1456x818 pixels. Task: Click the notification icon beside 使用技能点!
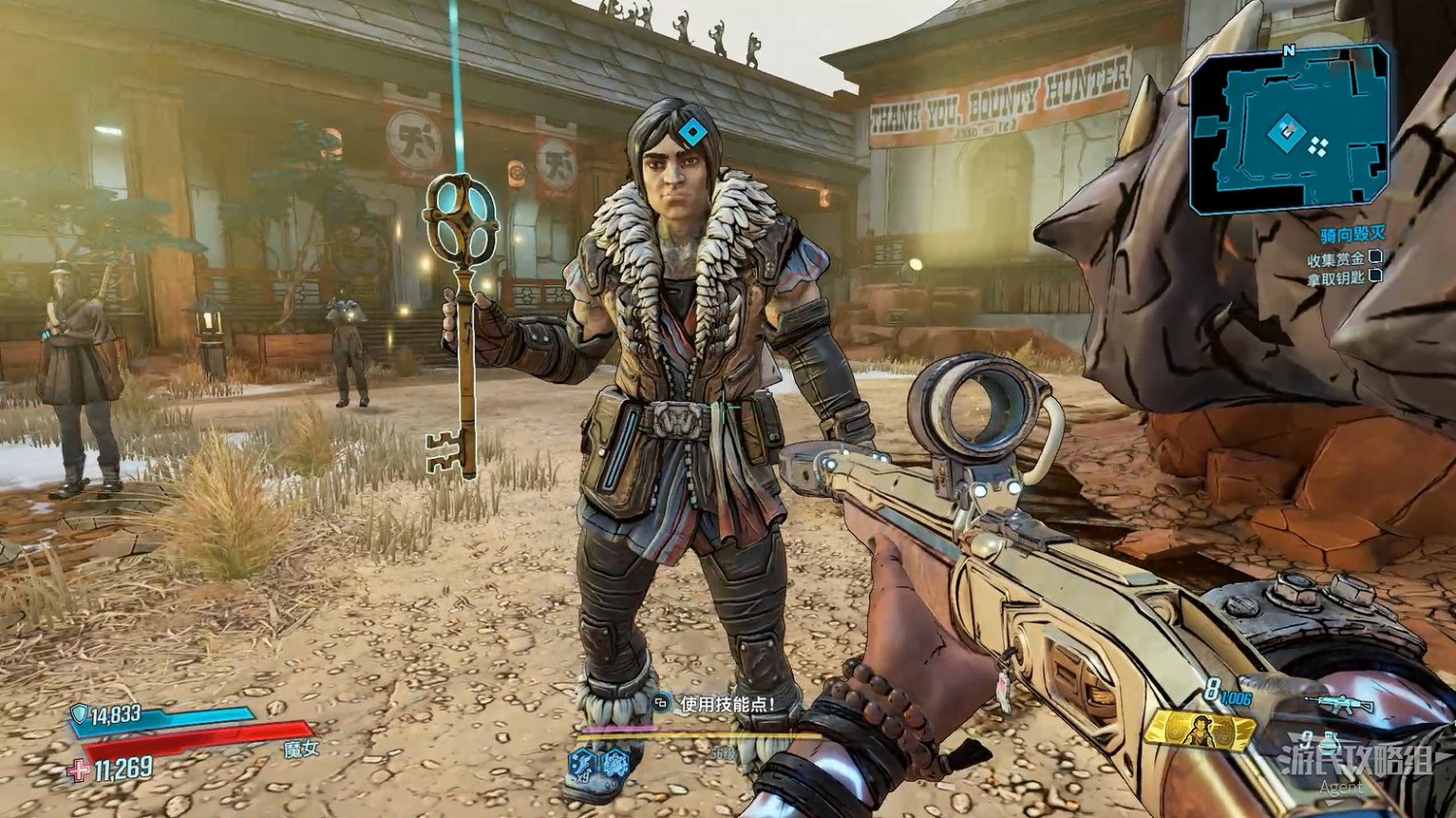click(659, 703)
